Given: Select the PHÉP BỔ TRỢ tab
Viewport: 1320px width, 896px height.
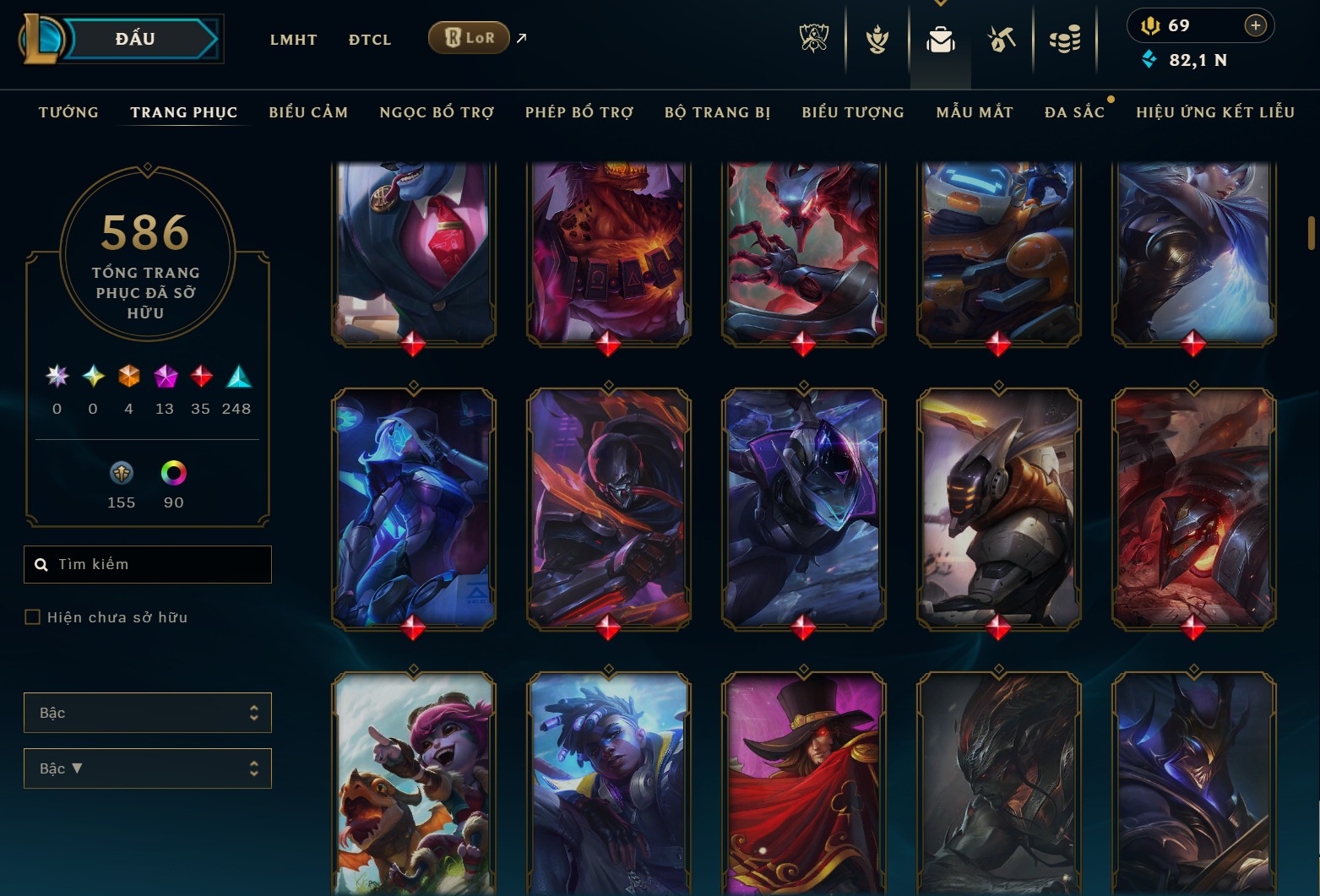Looking at the screenshot, I should click(579, 112).
